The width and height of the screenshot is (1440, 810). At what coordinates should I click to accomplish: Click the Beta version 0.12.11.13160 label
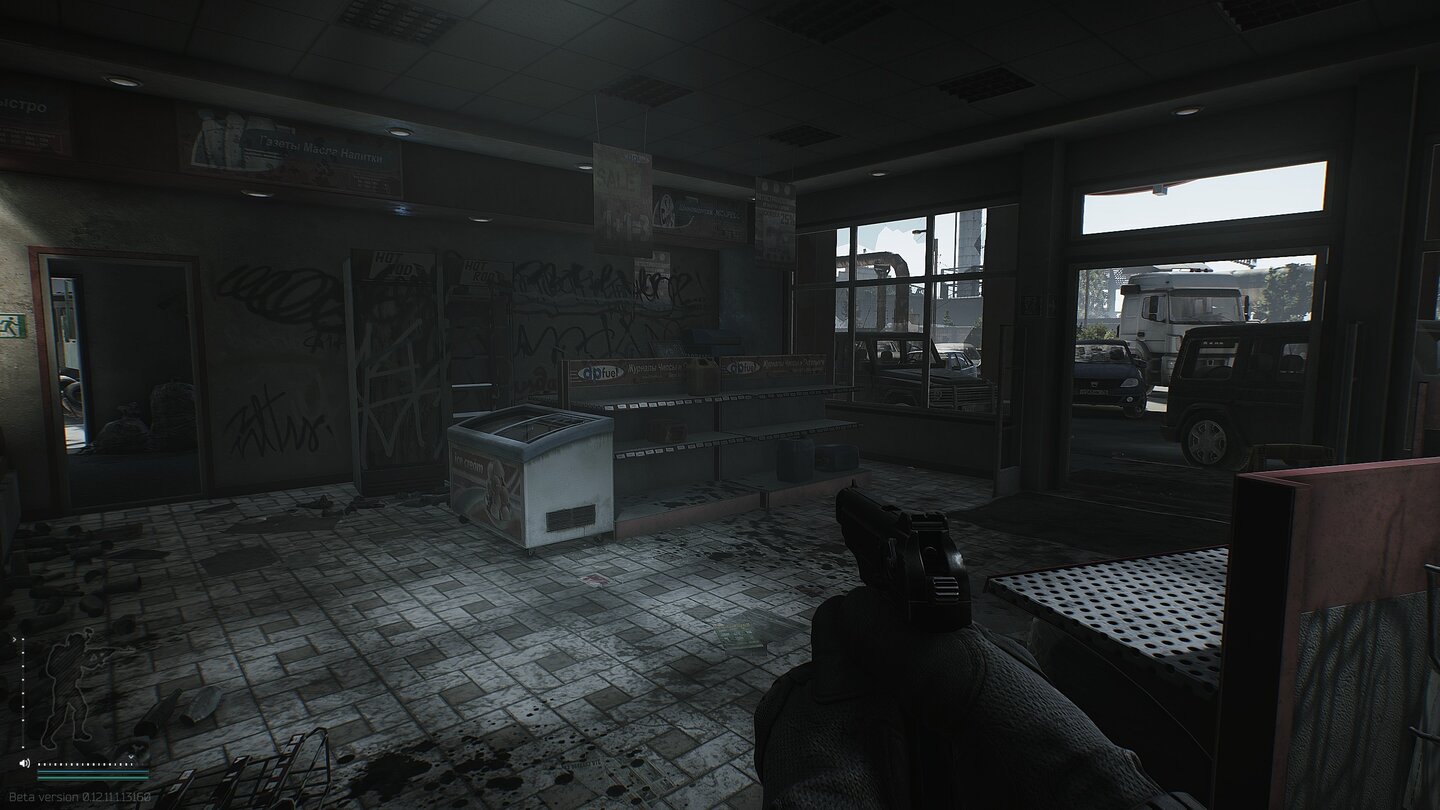(80, 796)
